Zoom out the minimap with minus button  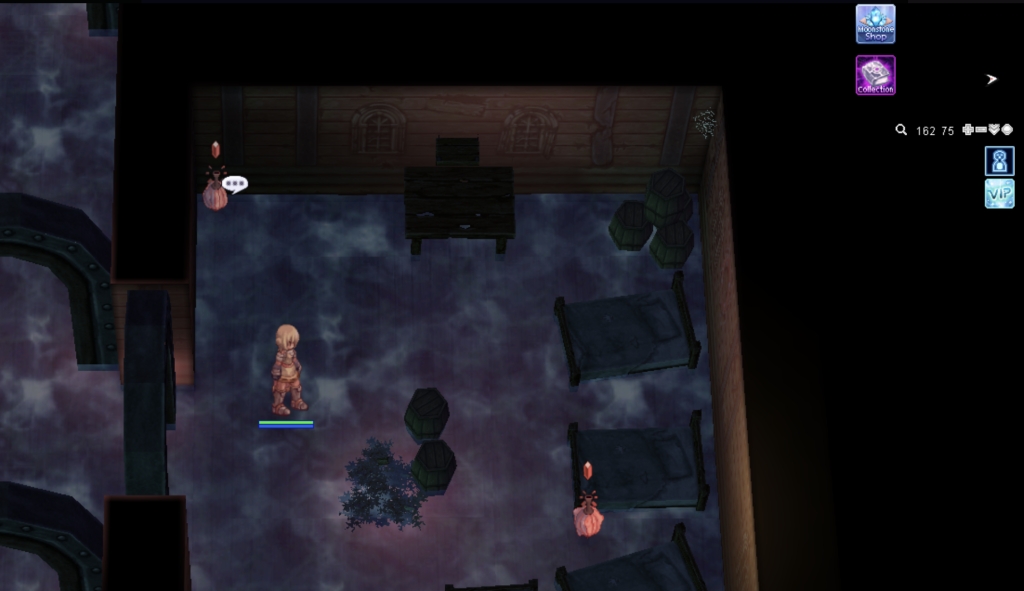(981, 130)
